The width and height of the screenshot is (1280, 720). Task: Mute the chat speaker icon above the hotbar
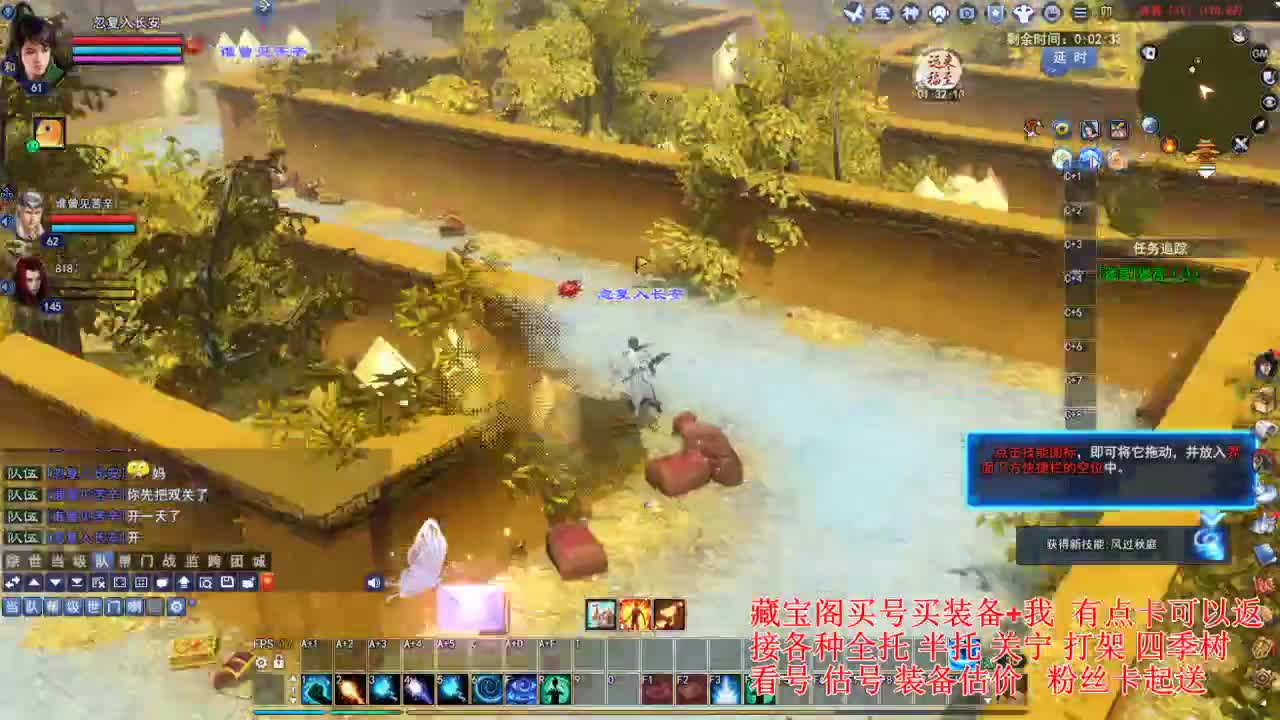coord(374,581)
